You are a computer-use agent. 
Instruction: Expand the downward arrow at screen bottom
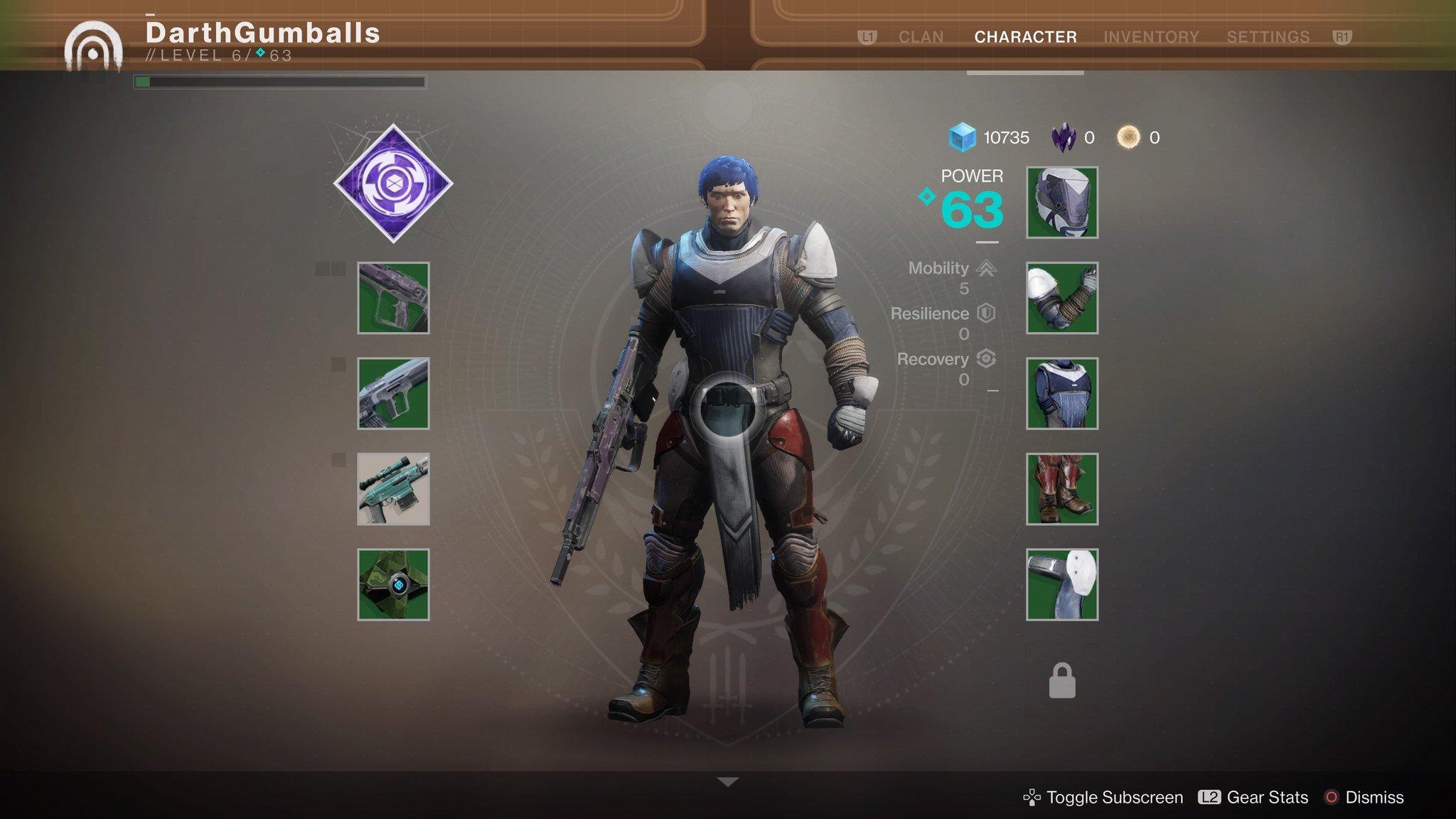pyautogui.click(x=728, y=782)
